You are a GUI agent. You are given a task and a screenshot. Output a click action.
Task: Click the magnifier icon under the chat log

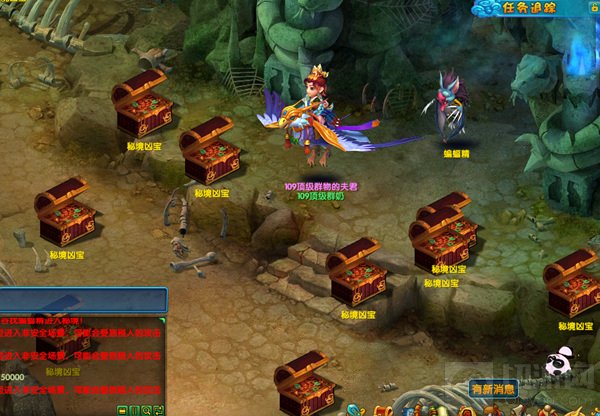click(146, 410)
